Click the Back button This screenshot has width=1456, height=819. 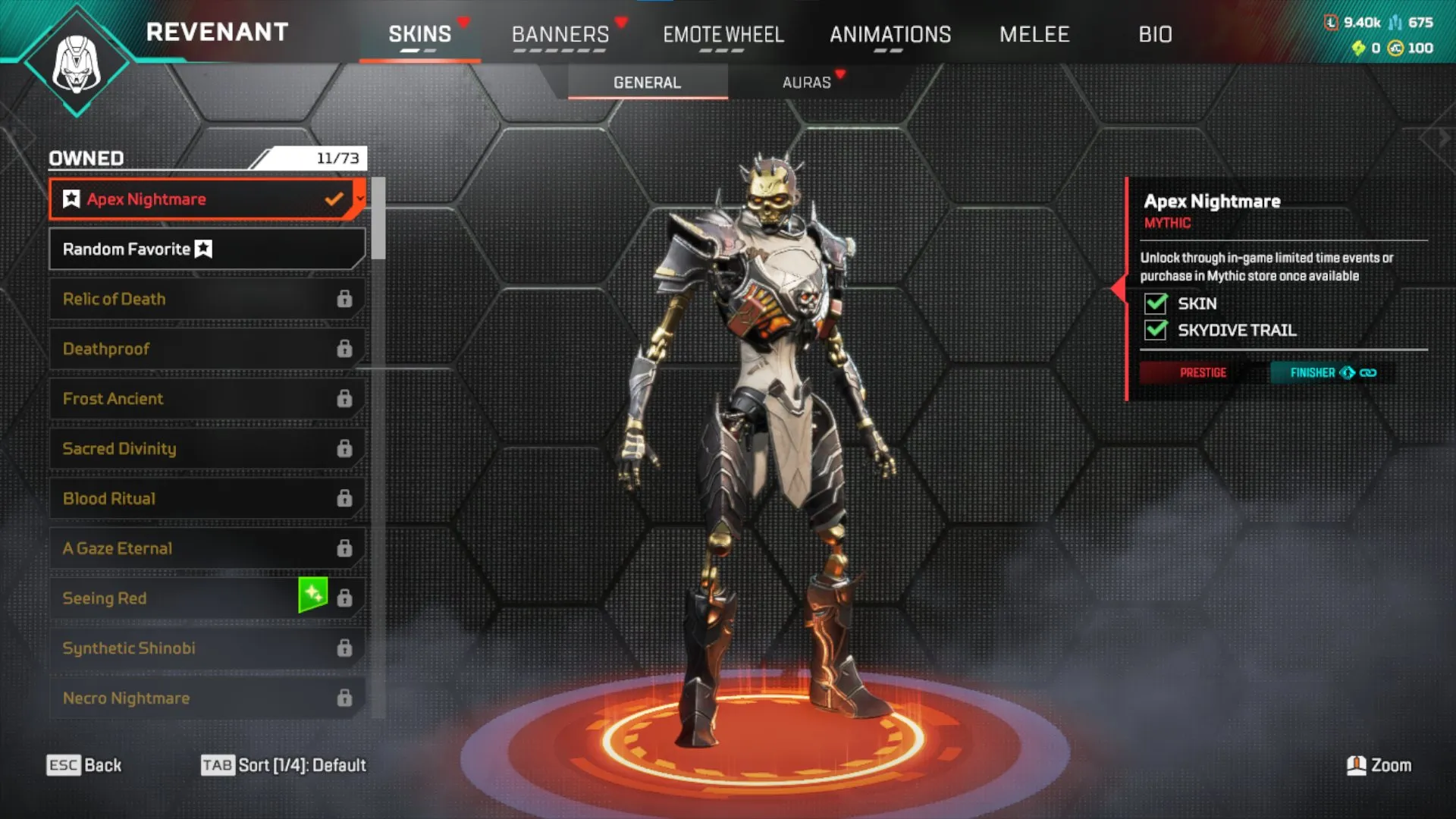(86, 765)
